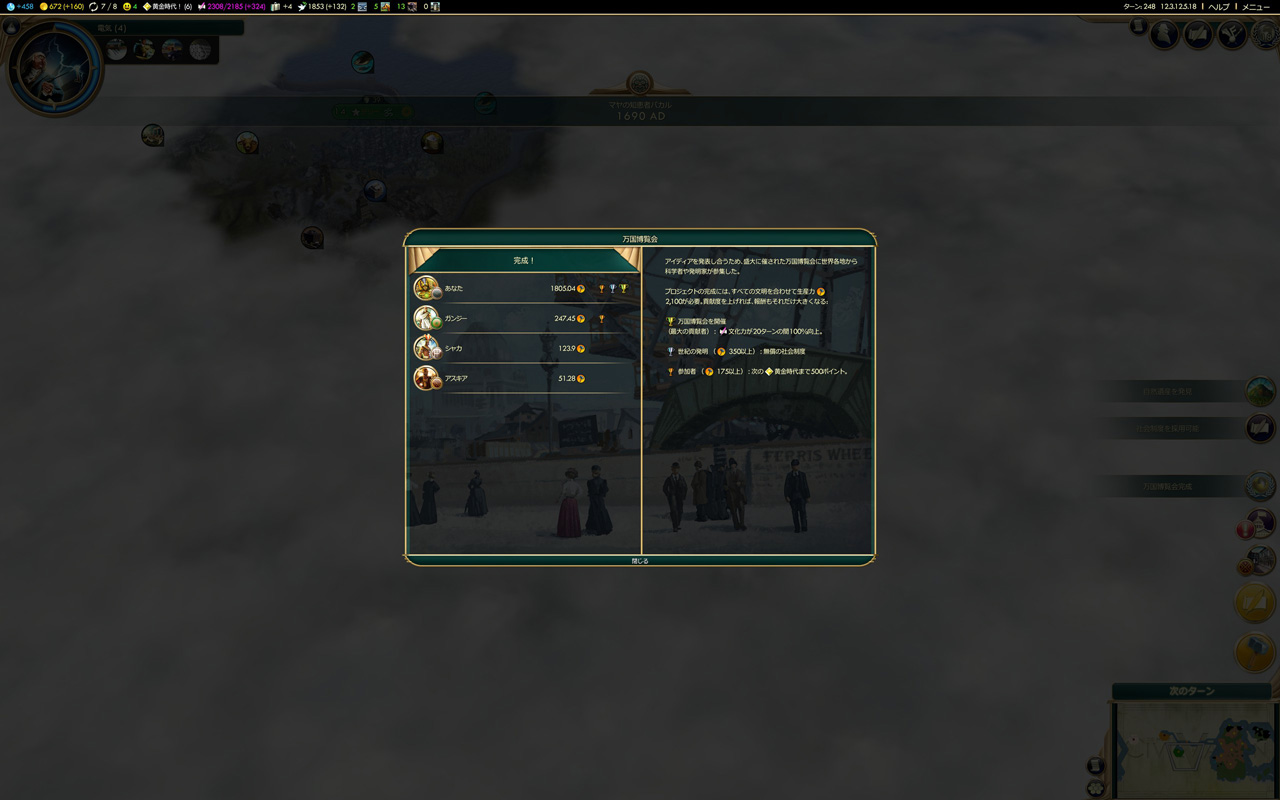Open the small scroll notification log icon

point(1138,27)
